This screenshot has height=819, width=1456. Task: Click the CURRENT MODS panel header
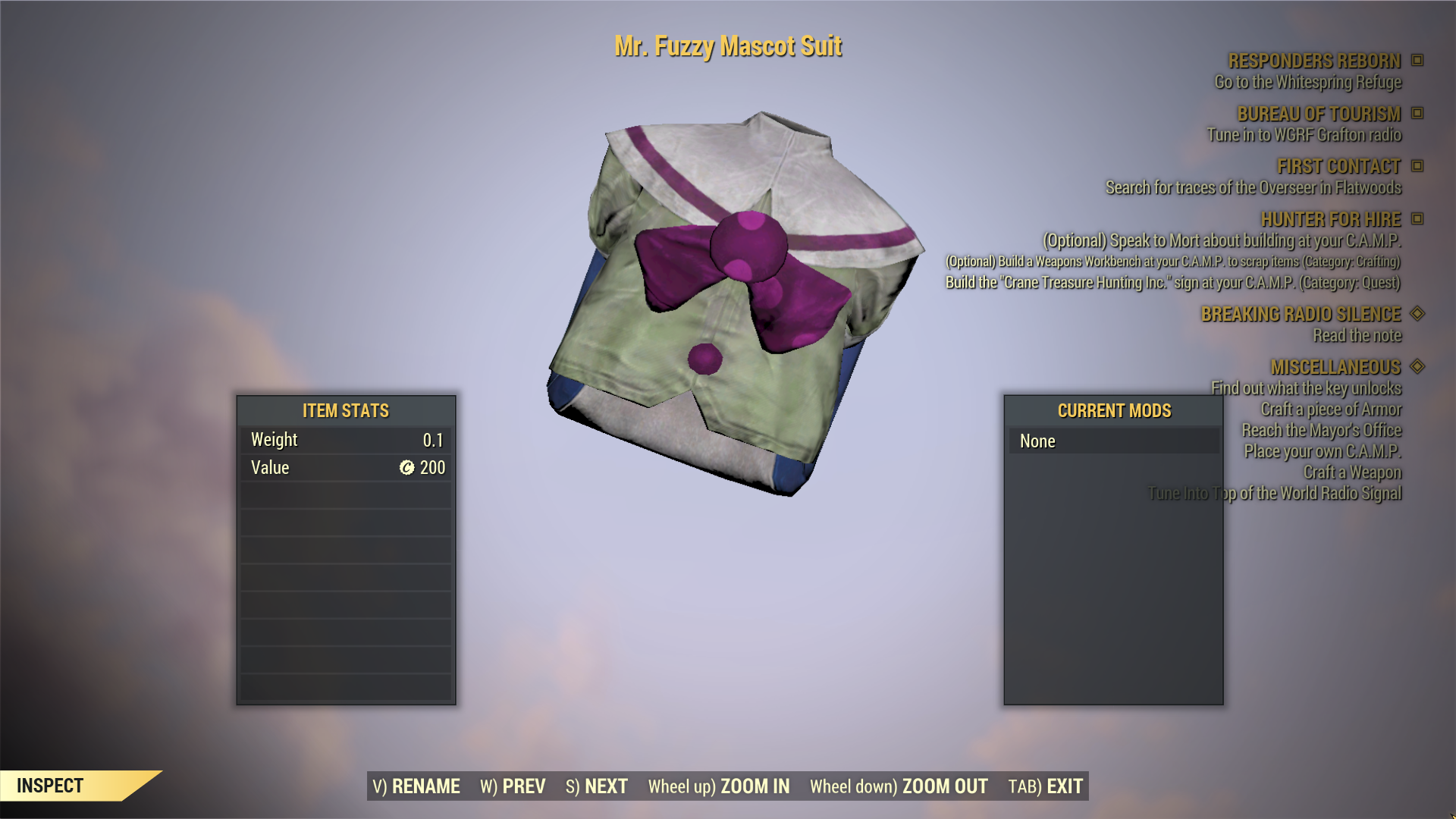[1113, 410]
